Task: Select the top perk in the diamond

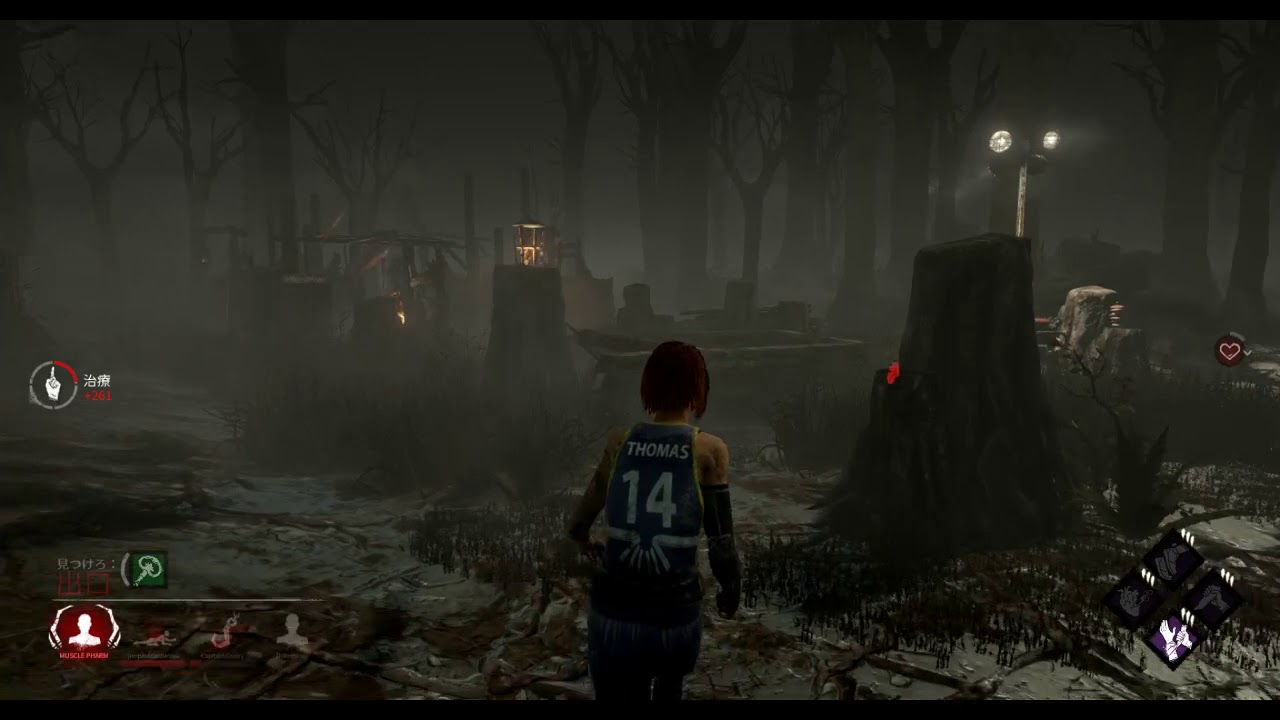Action: pos(1174,558)
